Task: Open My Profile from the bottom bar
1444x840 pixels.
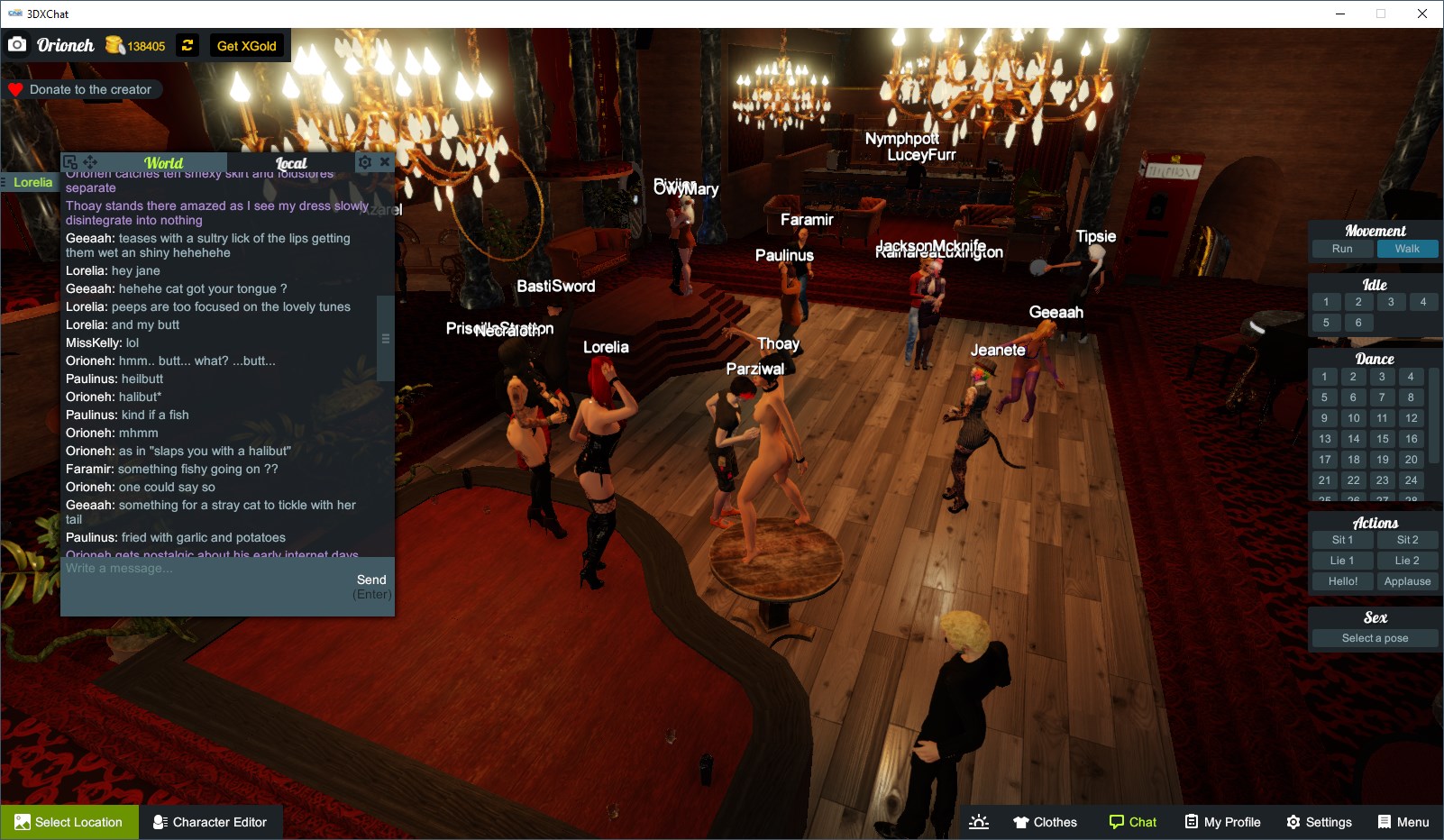Action: [1221, 821]
